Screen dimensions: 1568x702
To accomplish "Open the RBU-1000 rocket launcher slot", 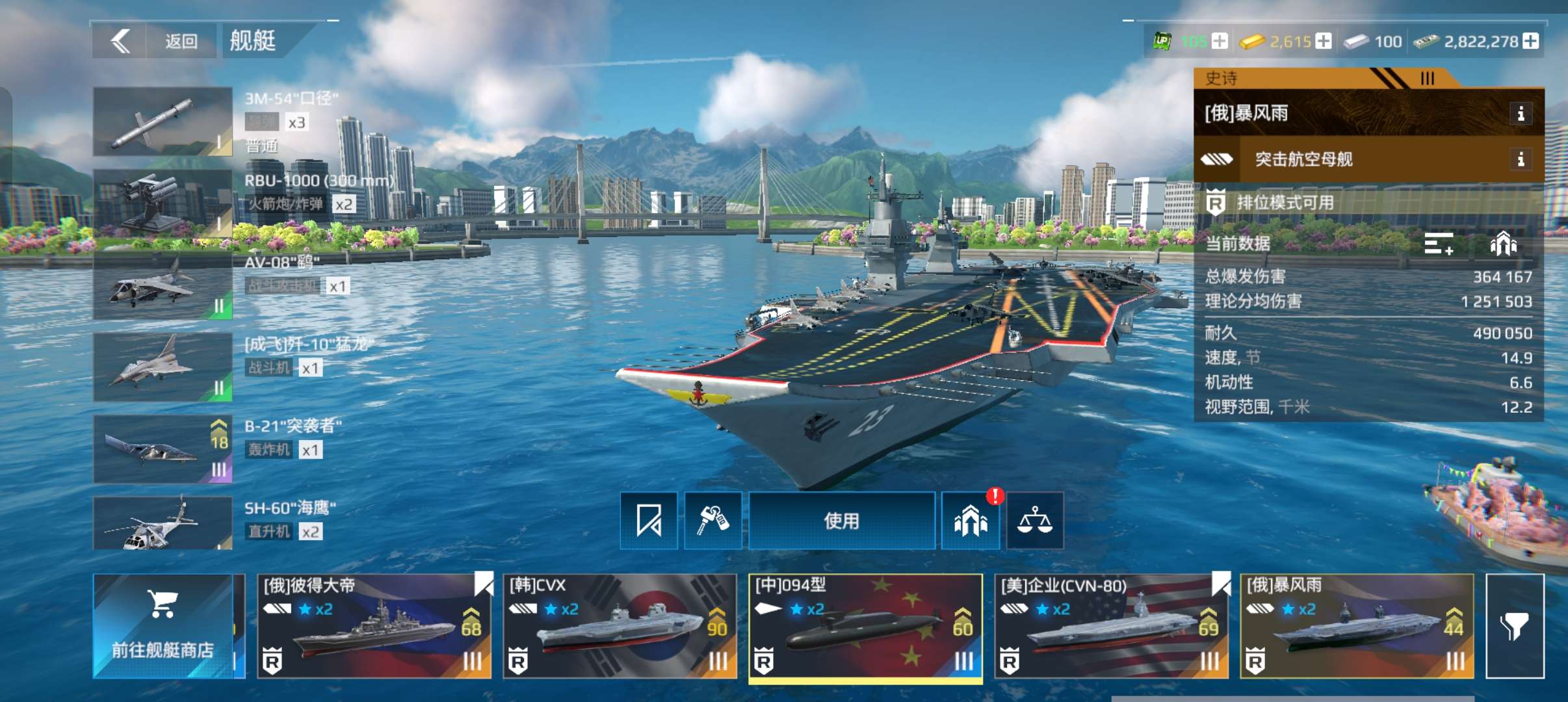I will click(x=163, y=203).
